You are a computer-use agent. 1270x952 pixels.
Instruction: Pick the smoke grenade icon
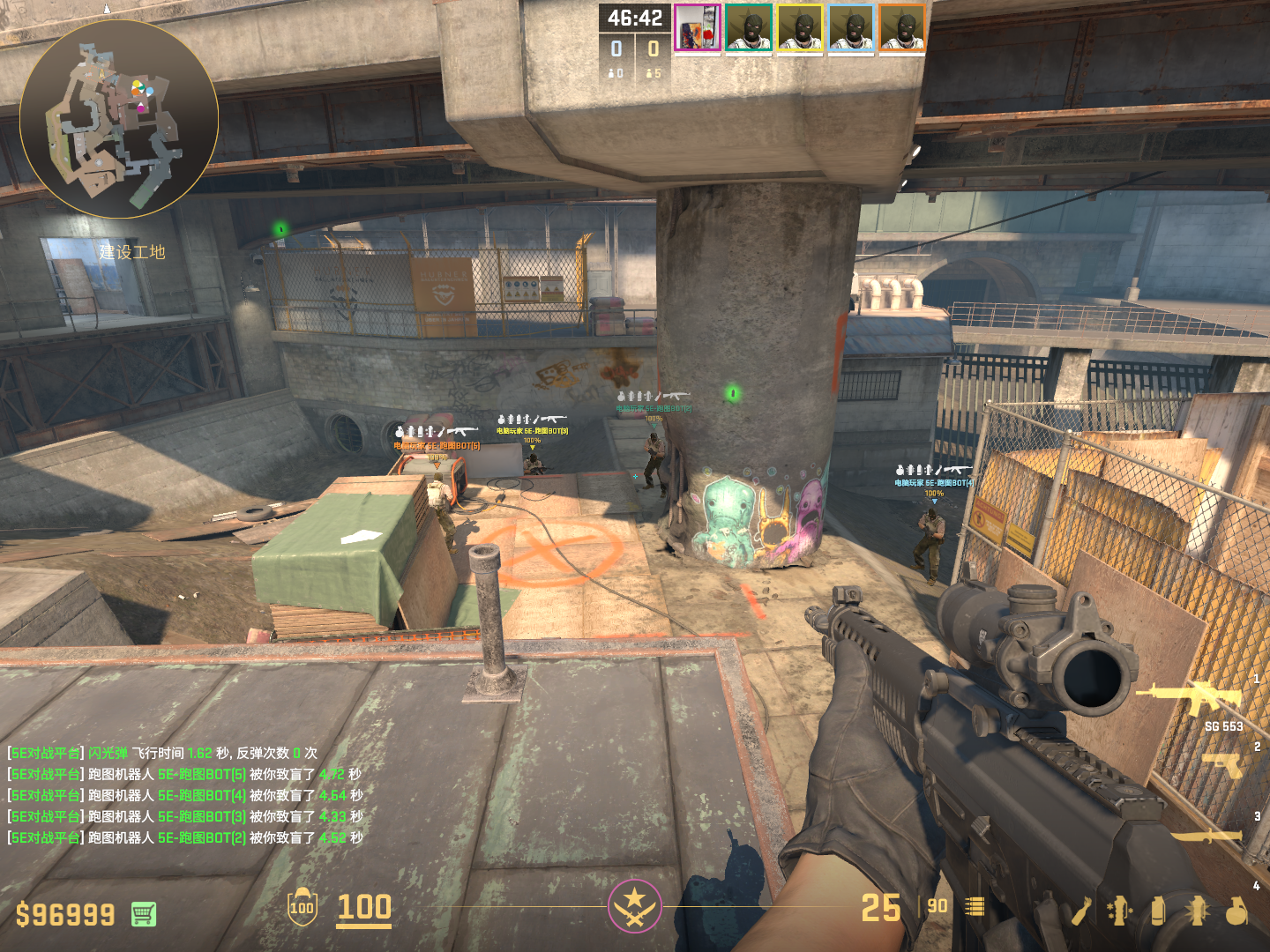click(1158, 911)
